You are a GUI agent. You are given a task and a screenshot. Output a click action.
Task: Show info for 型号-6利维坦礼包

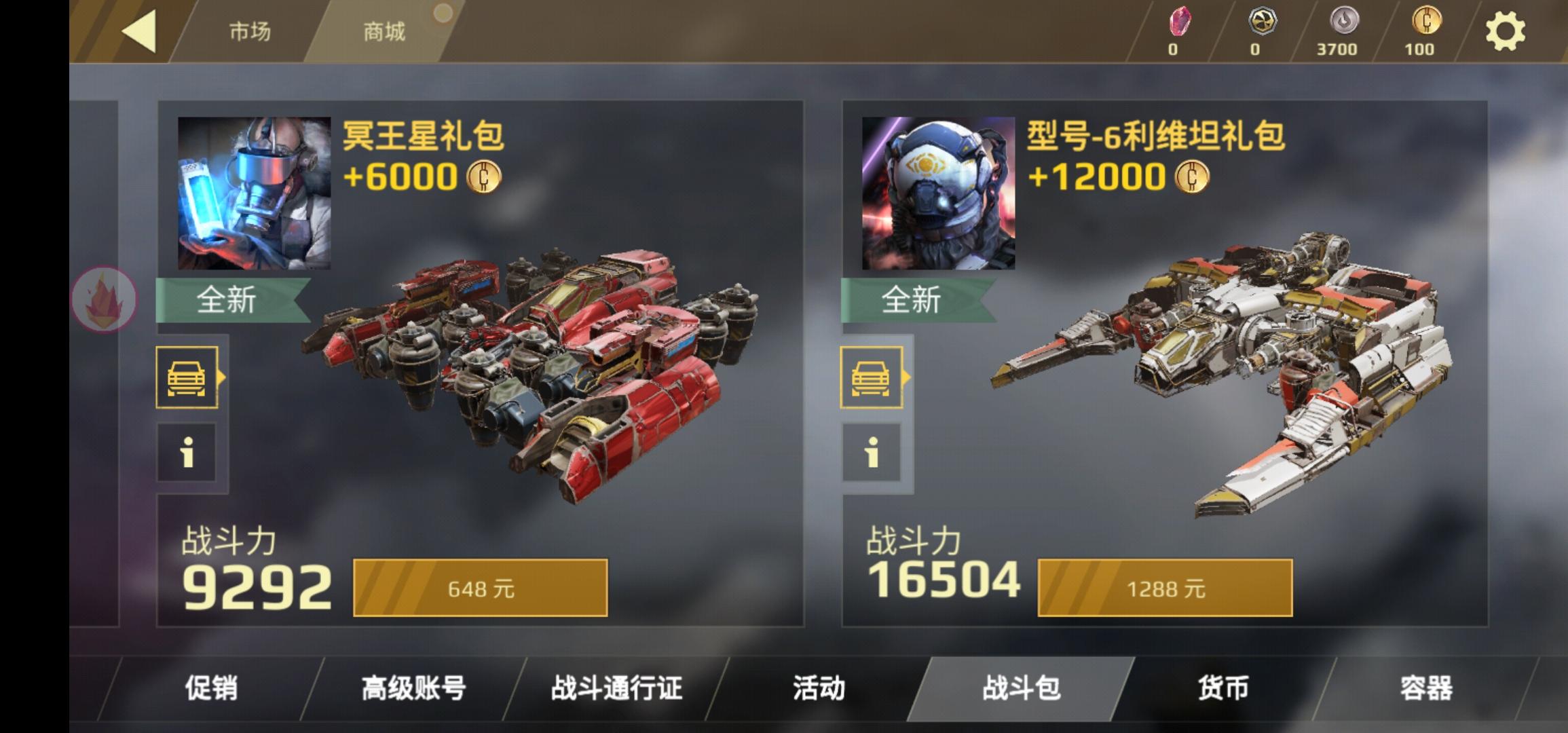tap(872, 452)
